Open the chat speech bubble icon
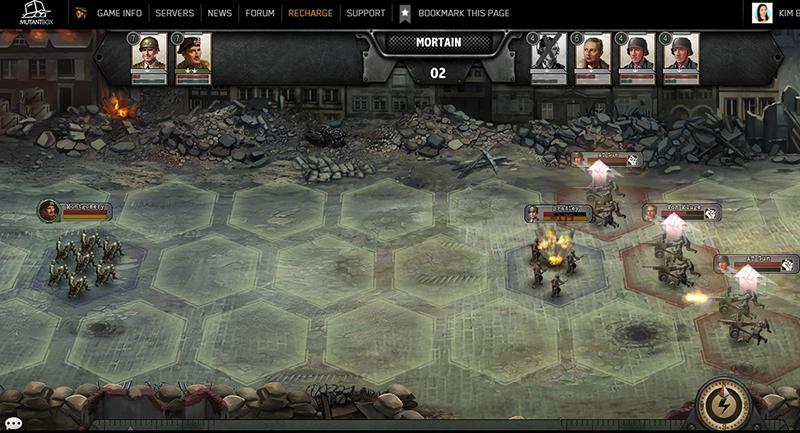Screen dimensions: 800x433 12,424
